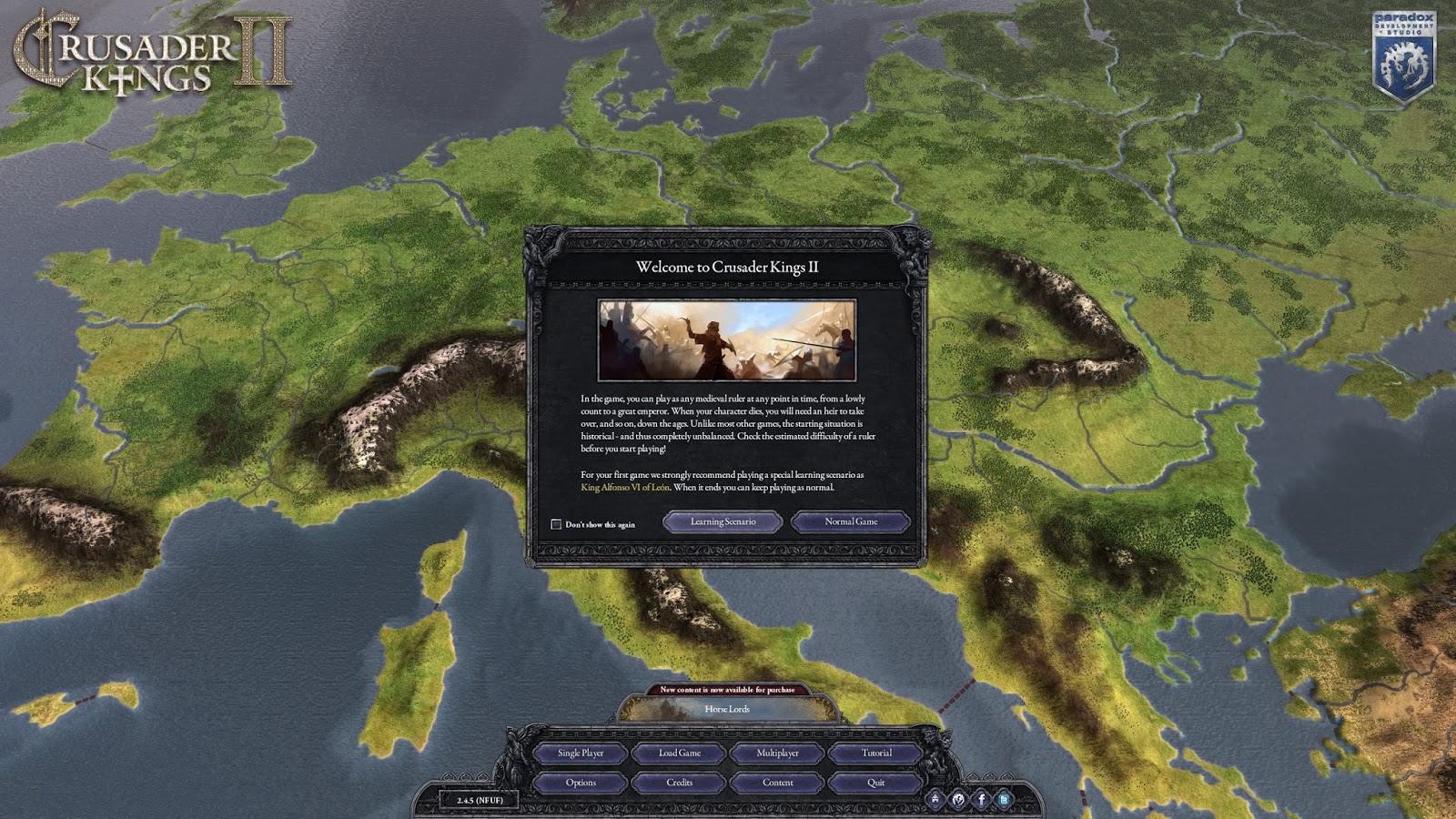Click the battle scene image in the welcome dialog
The height and width of the screenshot is (819, 1456).
[x=728, y=338]
